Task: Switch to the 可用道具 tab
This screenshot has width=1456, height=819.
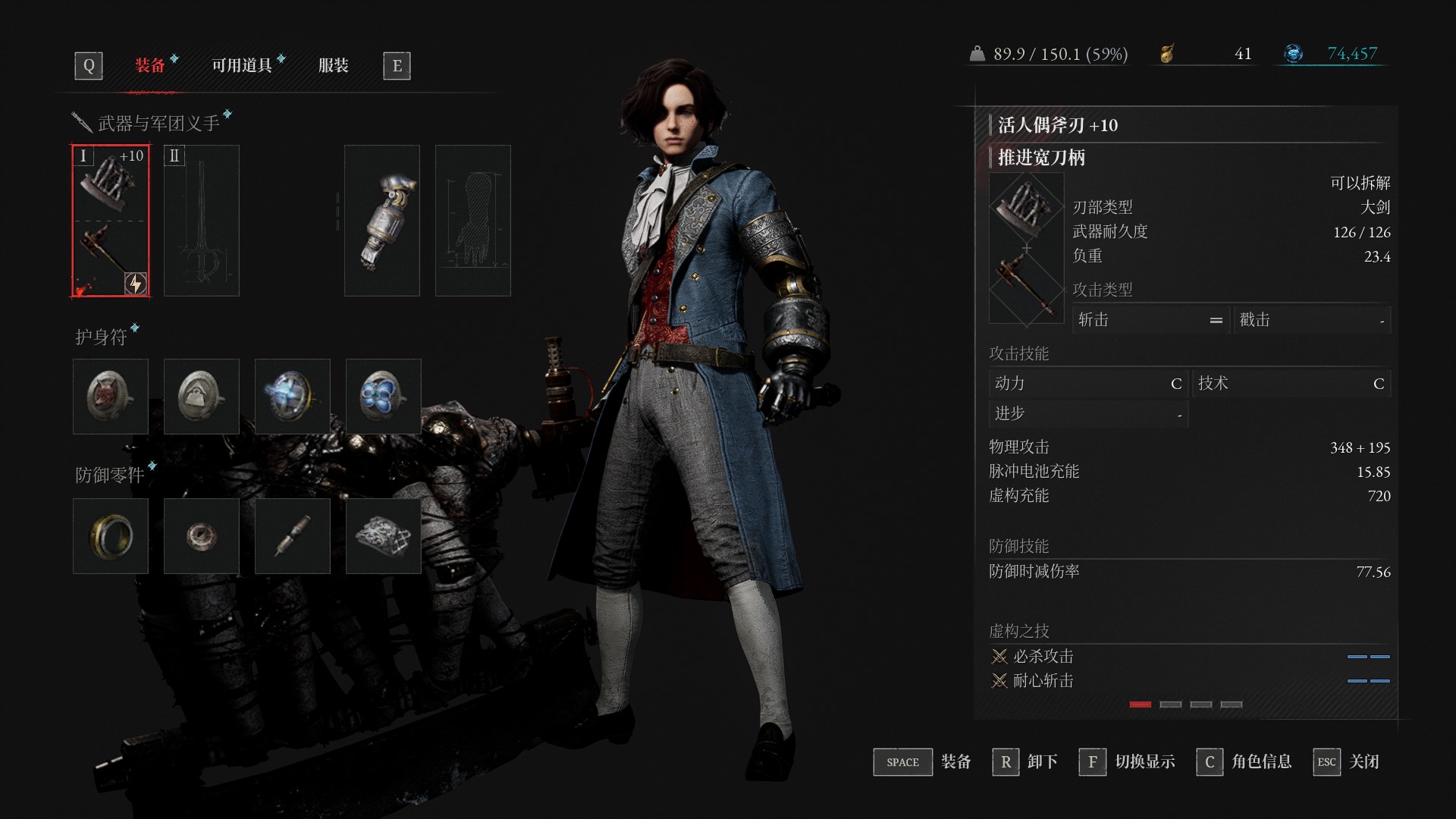Action: (242, 66)
